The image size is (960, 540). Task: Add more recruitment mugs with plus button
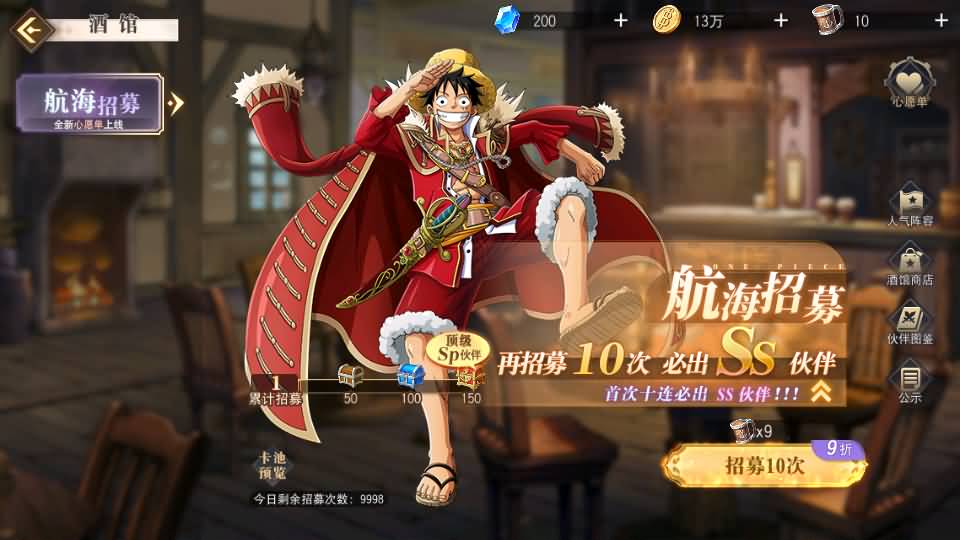[x=940, y=20]
